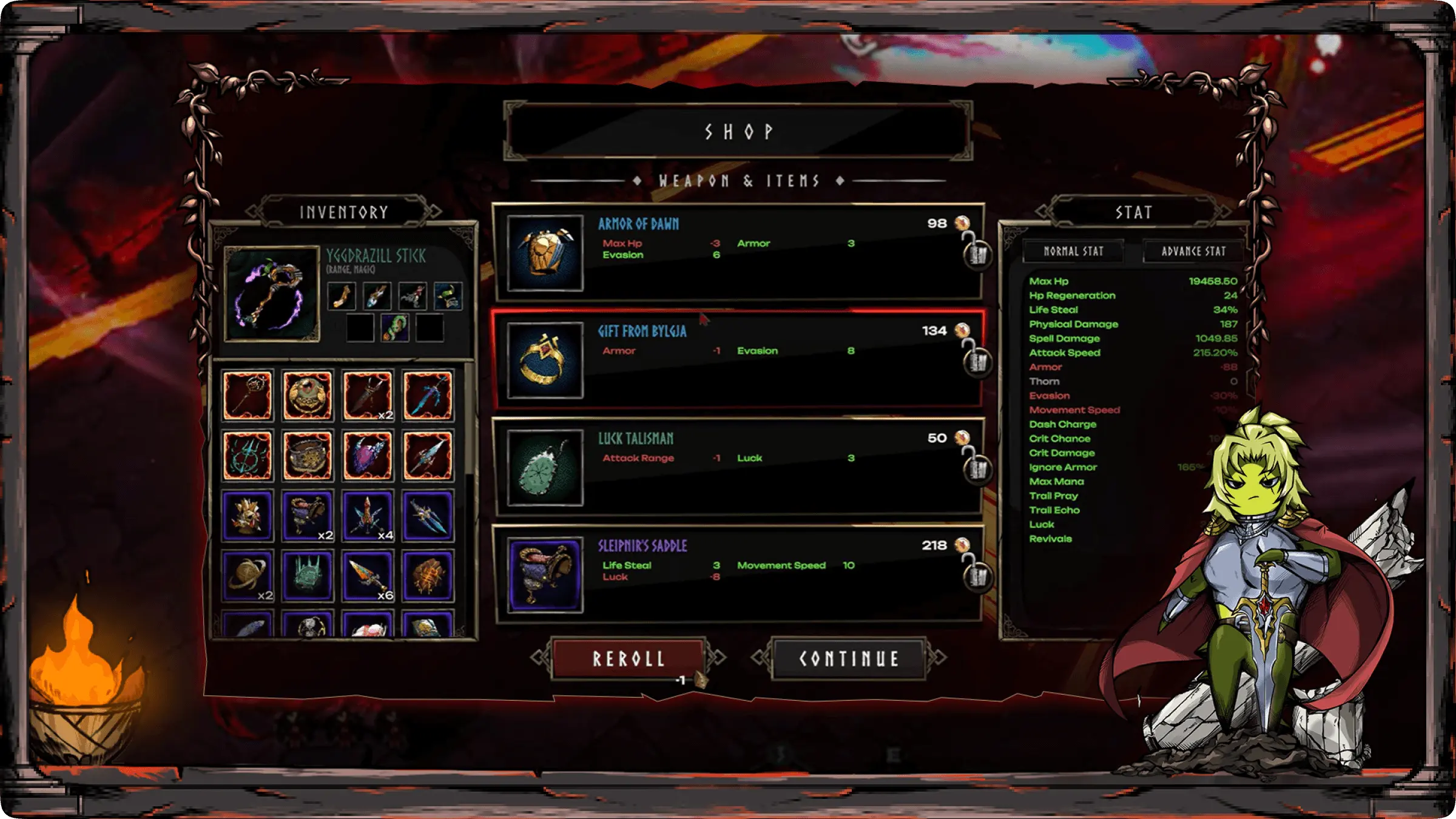
Task: Lock Sleipnir's Saddle in the shop
Action: pos(977,576)
